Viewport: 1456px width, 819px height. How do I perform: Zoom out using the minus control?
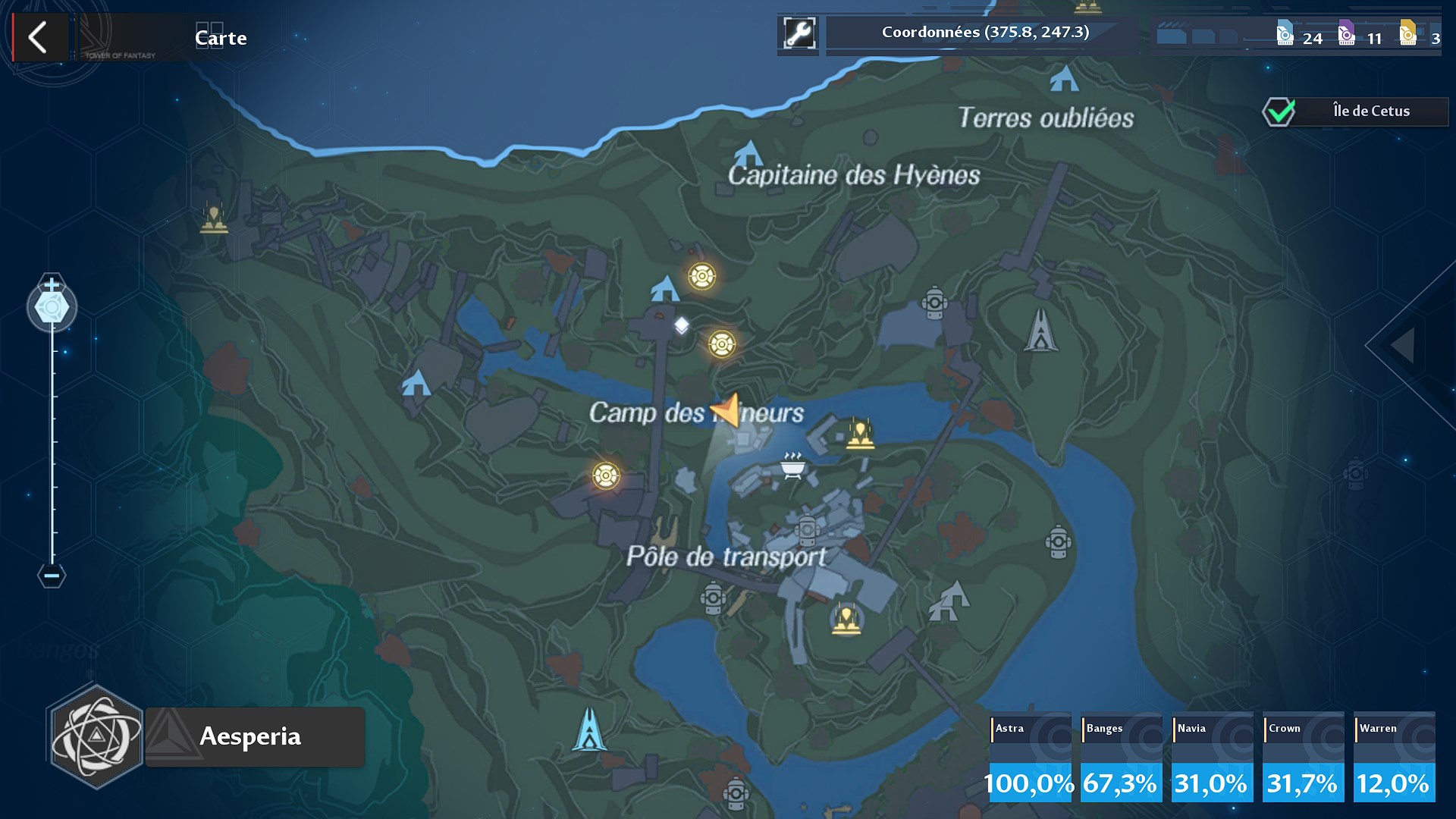click(51, 576)
